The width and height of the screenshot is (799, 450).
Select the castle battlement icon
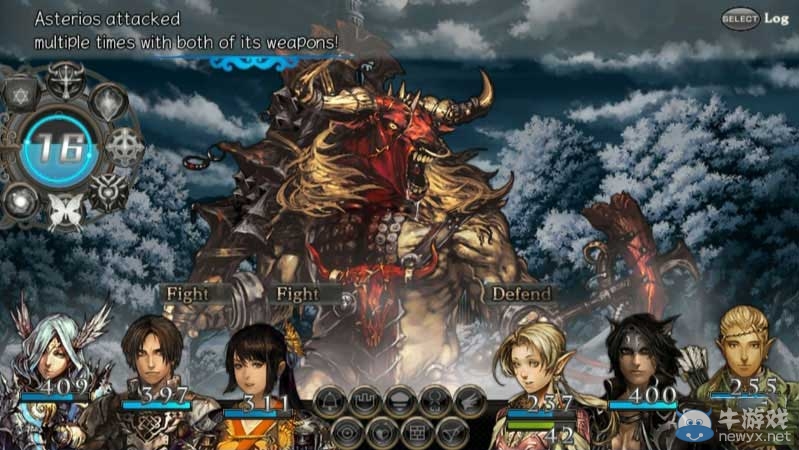(365, 402)
